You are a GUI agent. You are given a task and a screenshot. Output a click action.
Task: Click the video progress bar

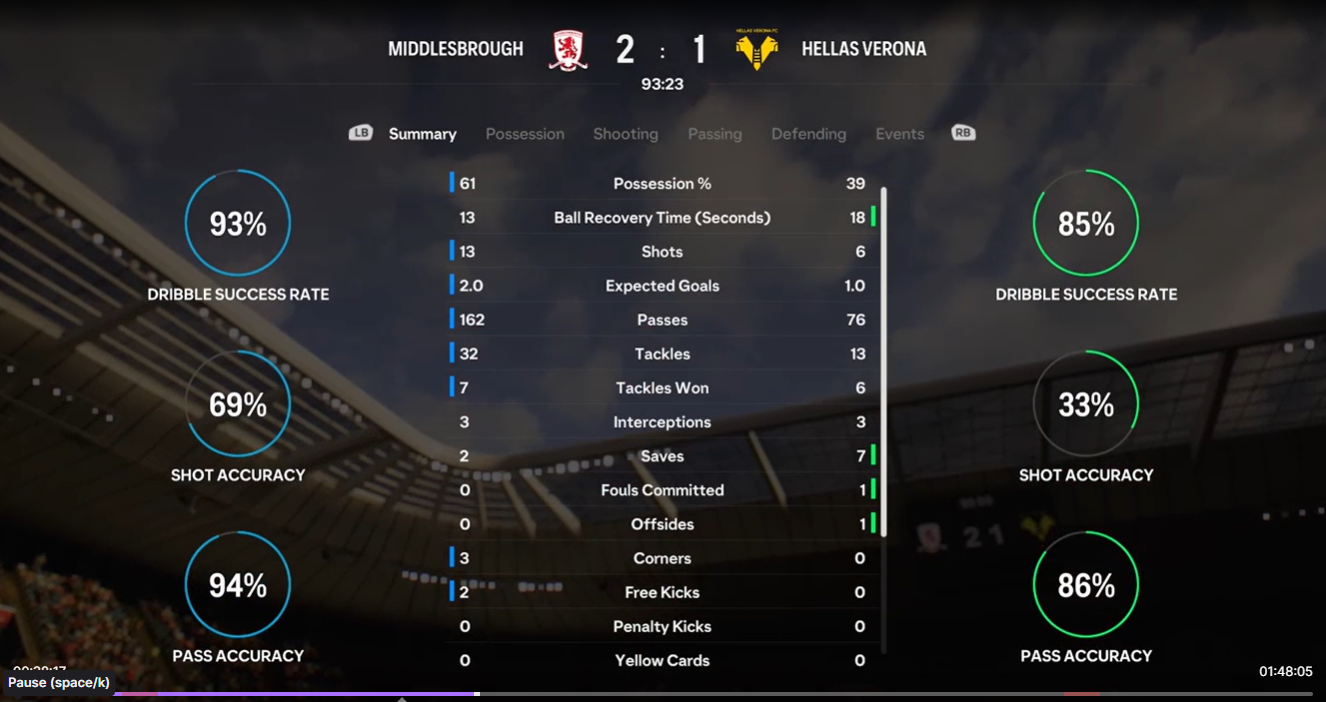pyautogui.click(x=700, y=693)
